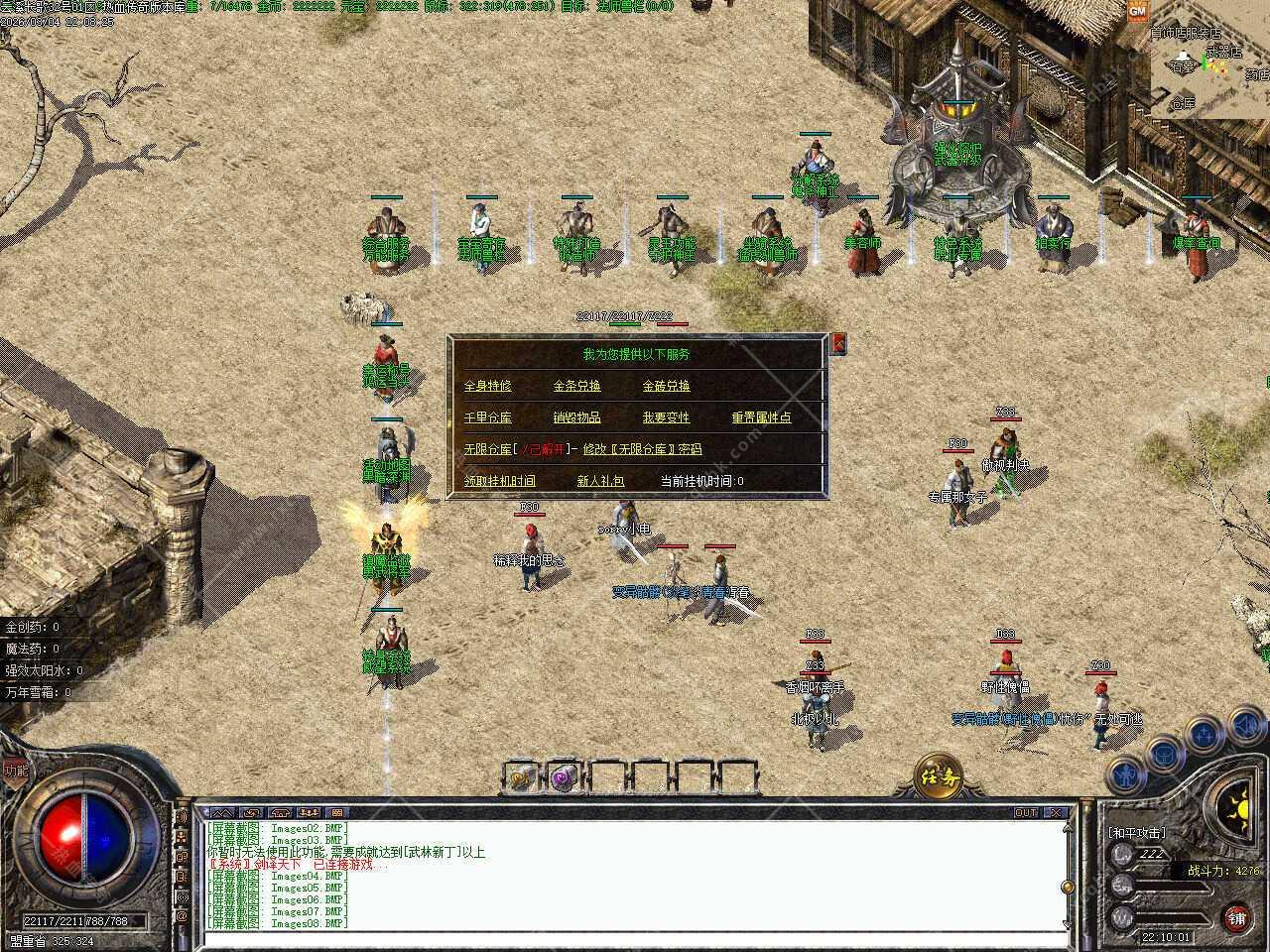
Task: Open 修改〖无限仓库〗密码 password change link
Action: [x=642, y=449]
